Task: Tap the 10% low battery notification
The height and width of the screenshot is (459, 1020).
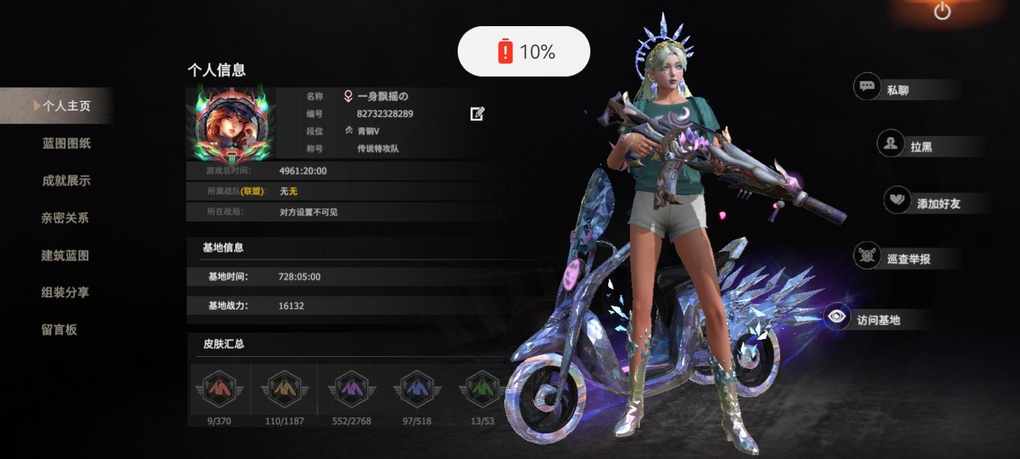Action: point(524,51)
